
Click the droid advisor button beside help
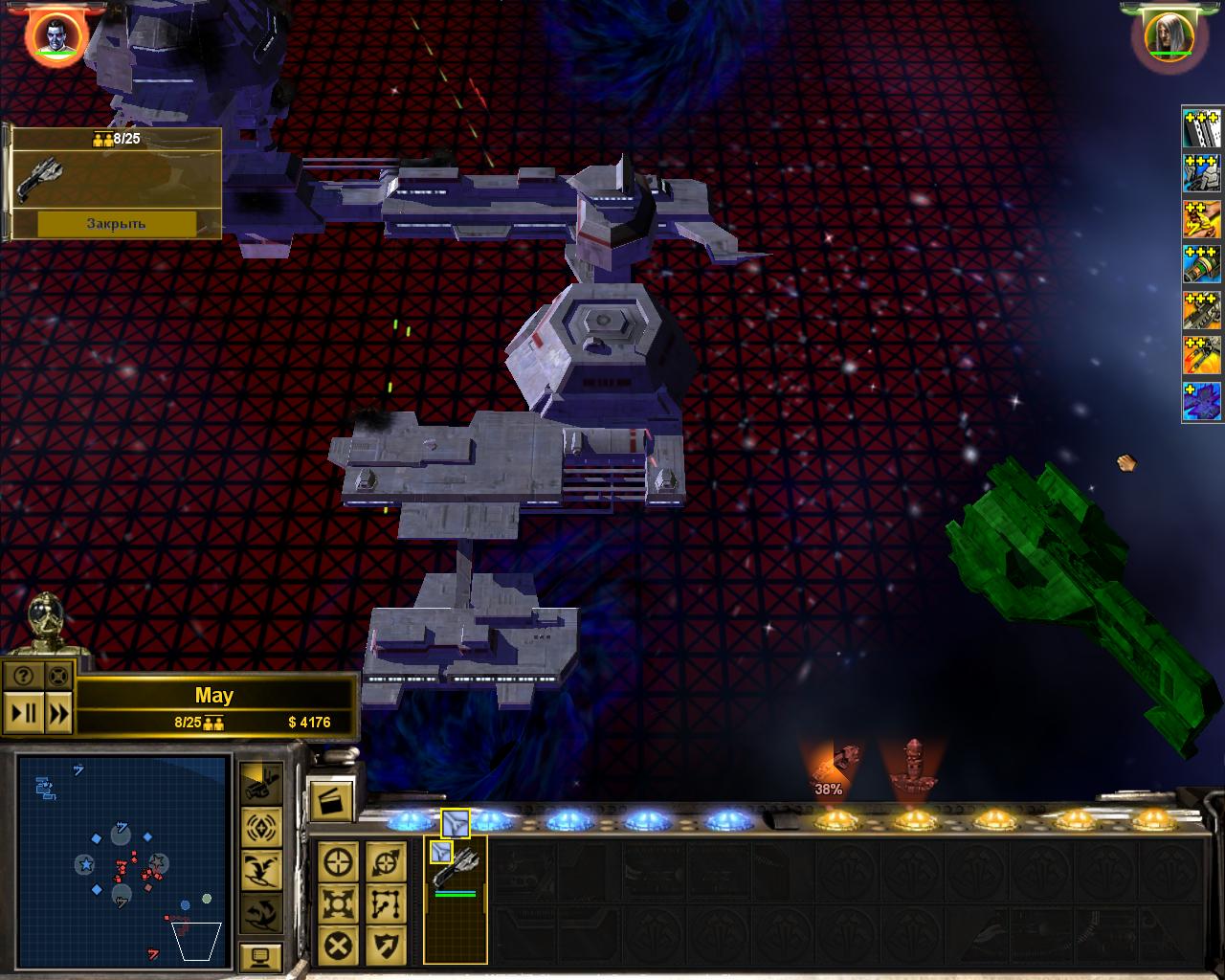click(57, 676)
